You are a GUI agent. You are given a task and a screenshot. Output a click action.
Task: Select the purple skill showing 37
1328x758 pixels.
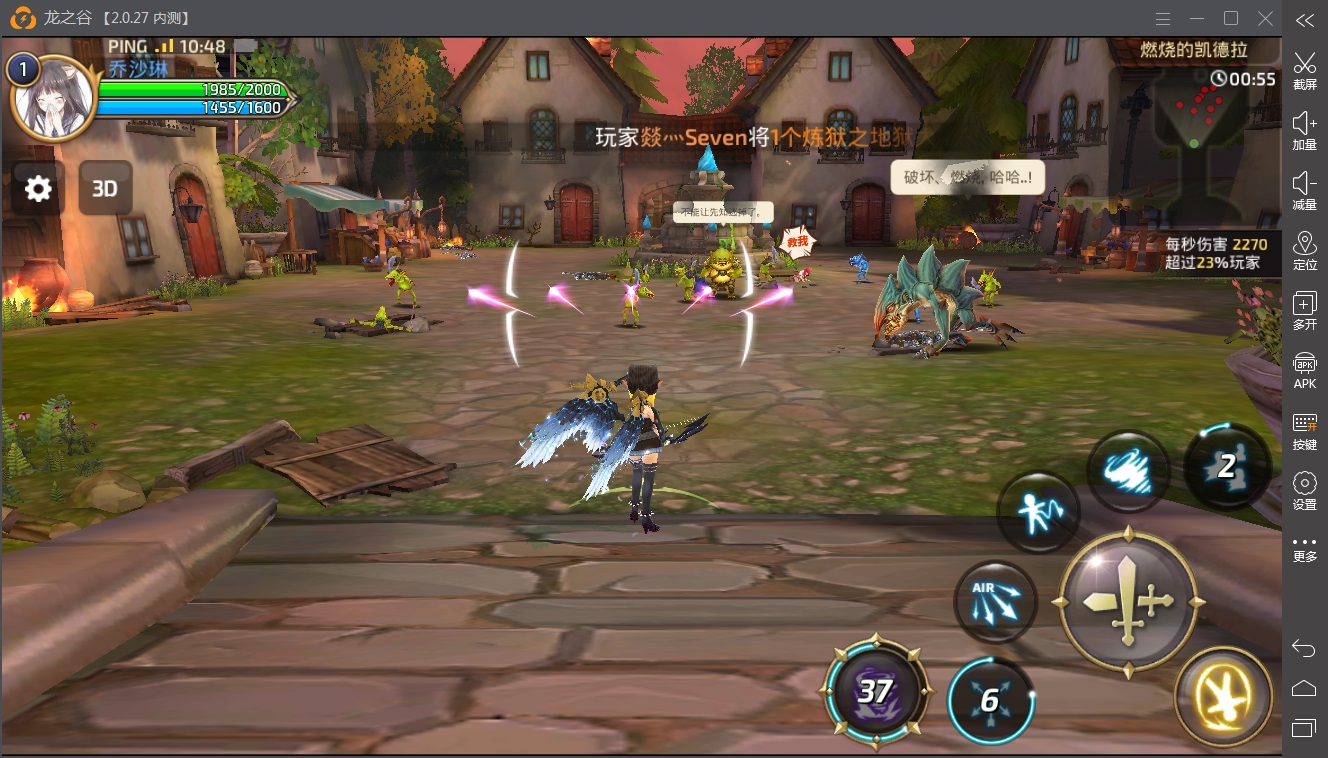pos(876,691)
